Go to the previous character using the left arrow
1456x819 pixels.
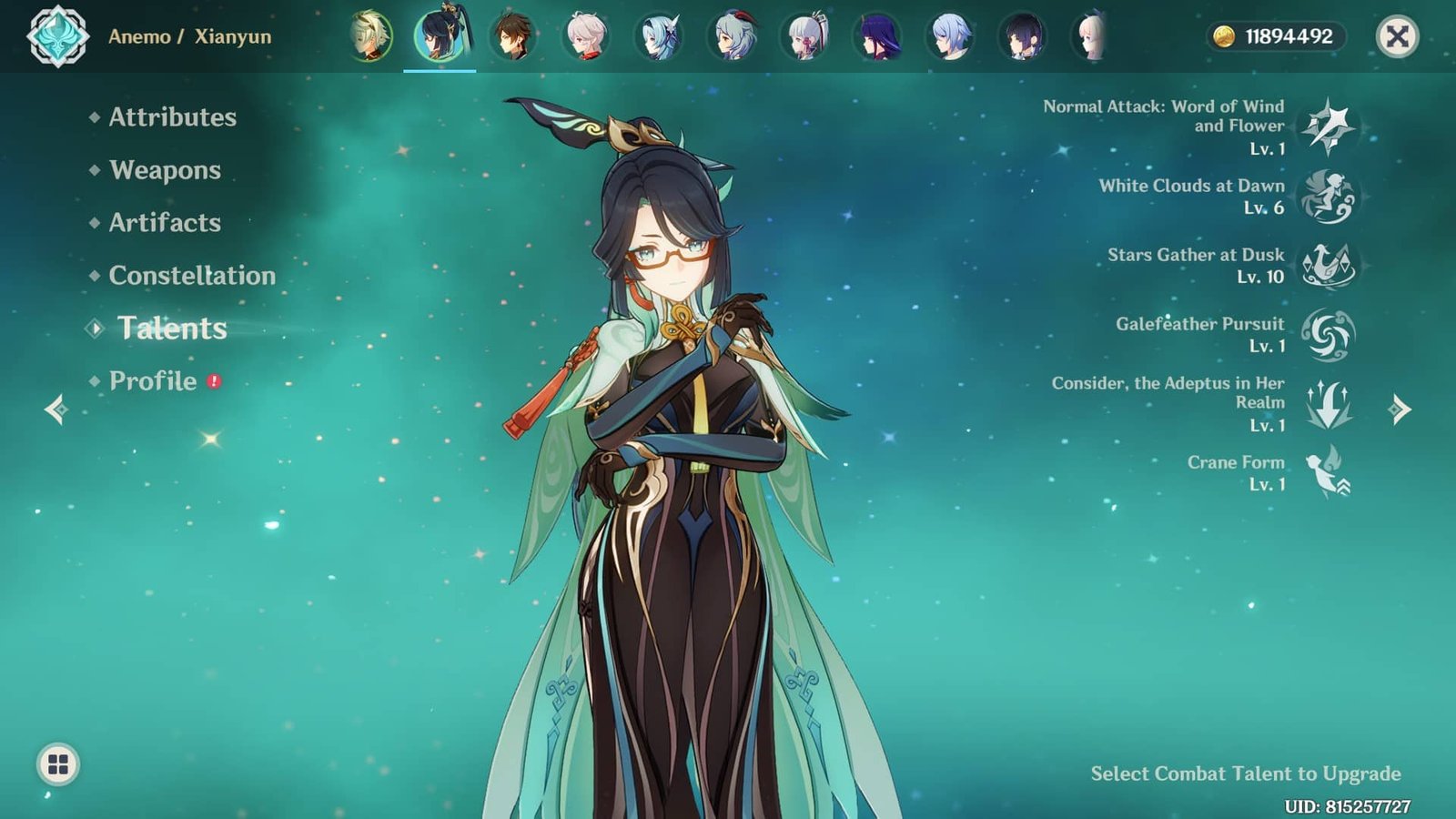tap(59, 411)
